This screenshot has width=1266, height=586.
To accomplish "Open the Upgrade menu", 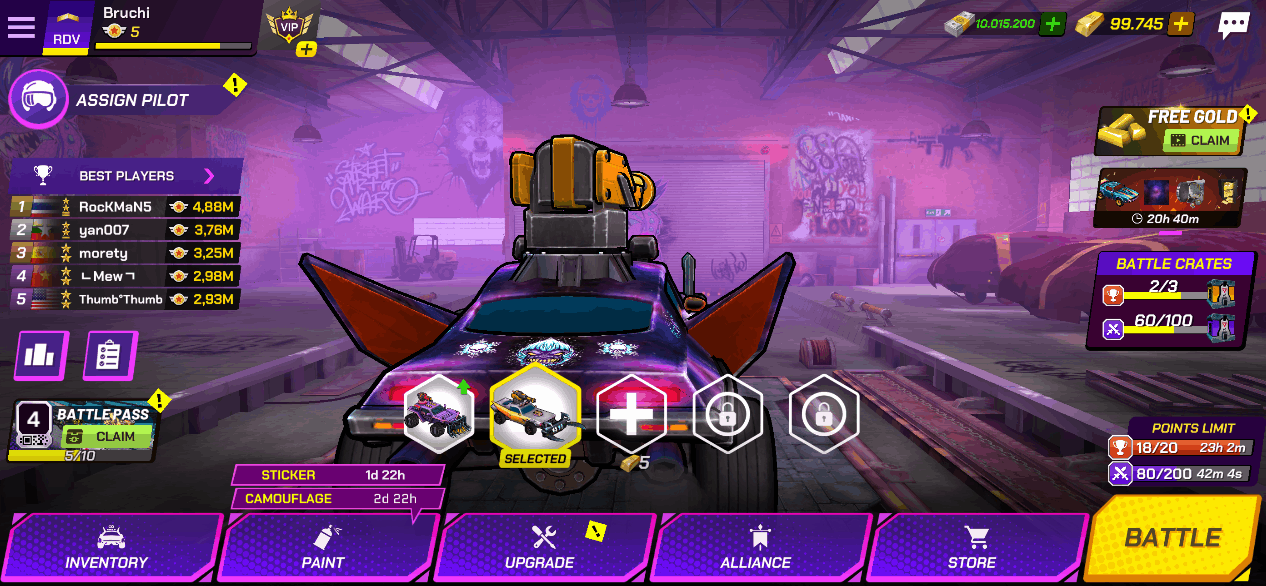I will [x=540, y=548].
